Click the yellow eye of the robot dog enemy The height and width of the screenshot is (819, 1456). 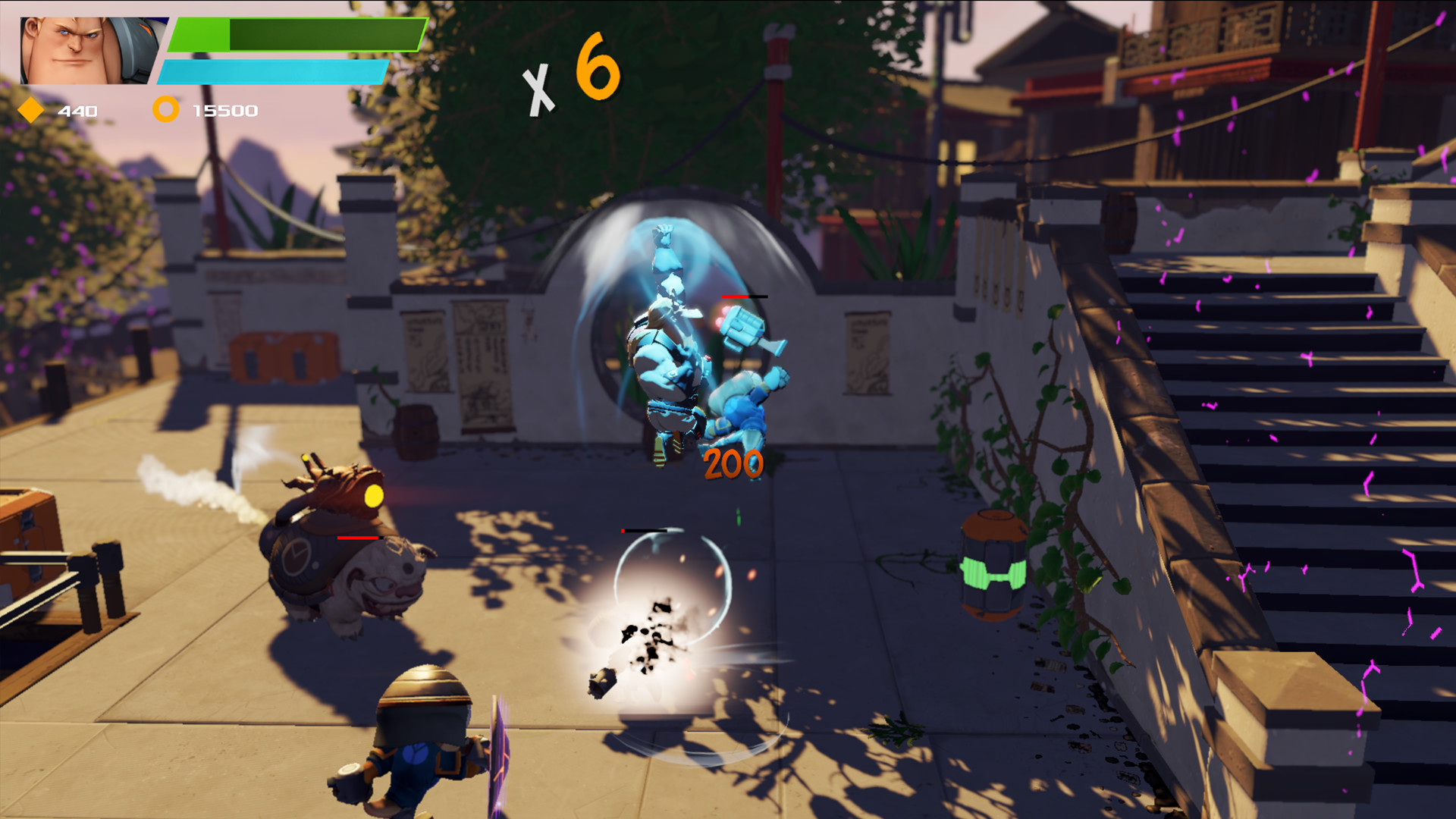tap(374, 494)
